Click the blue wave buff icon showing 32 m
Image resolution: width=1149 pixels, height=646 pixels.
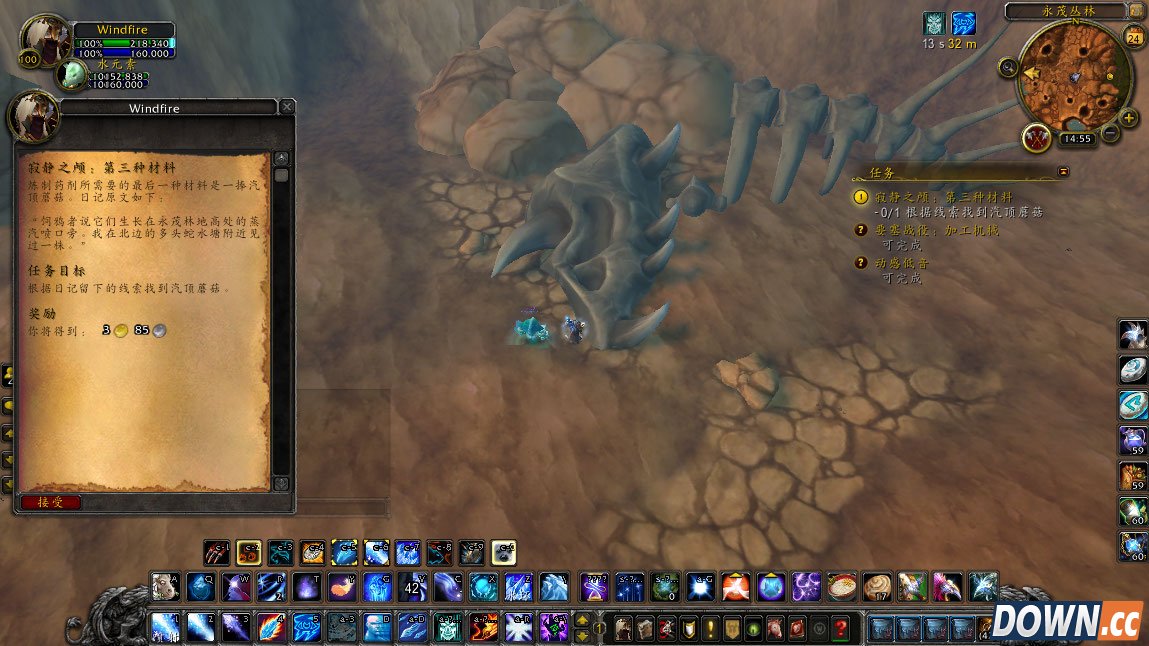(963, 24)
